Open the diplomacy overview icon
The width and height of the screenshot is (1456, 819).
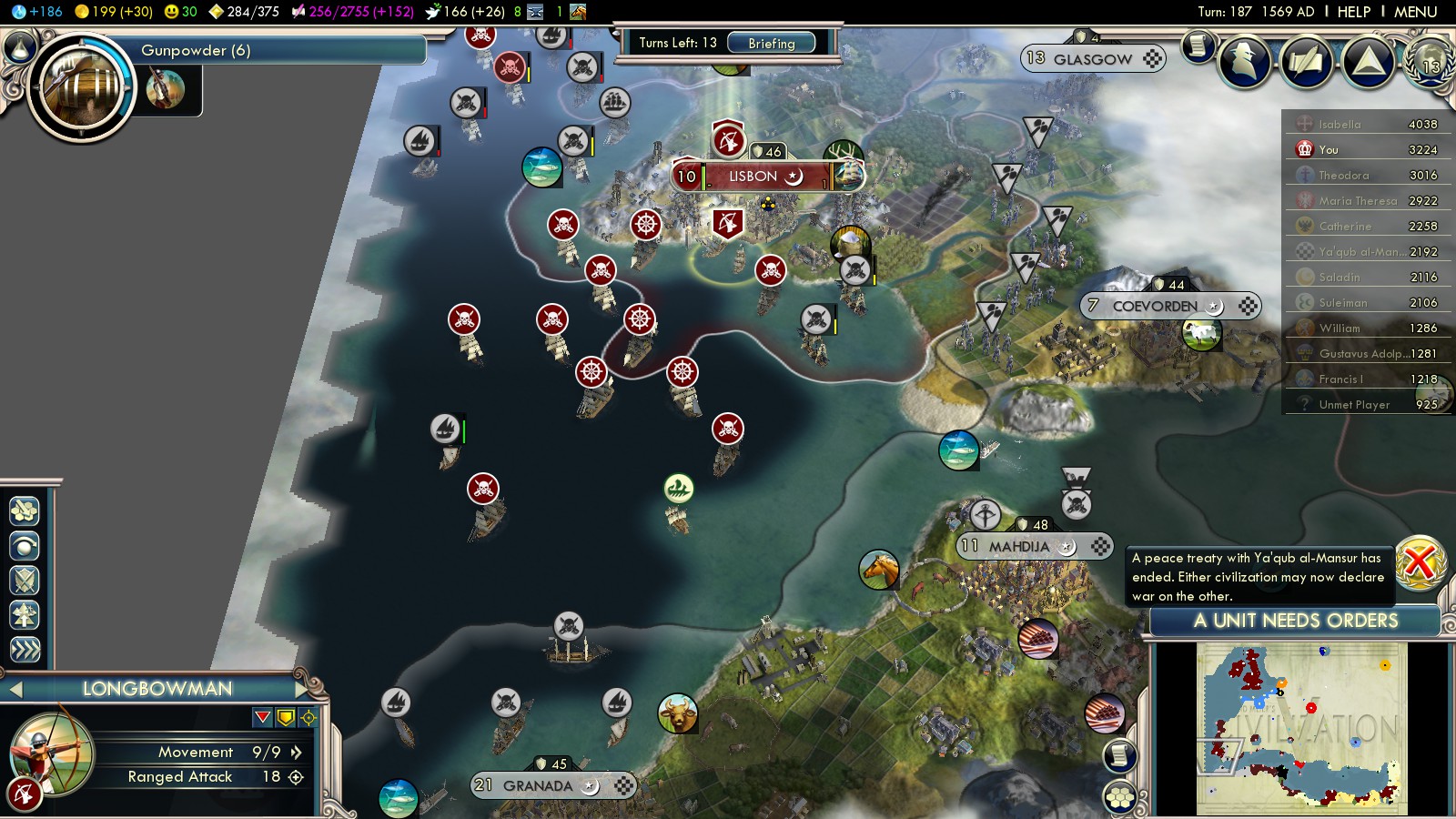[1308, 62]
